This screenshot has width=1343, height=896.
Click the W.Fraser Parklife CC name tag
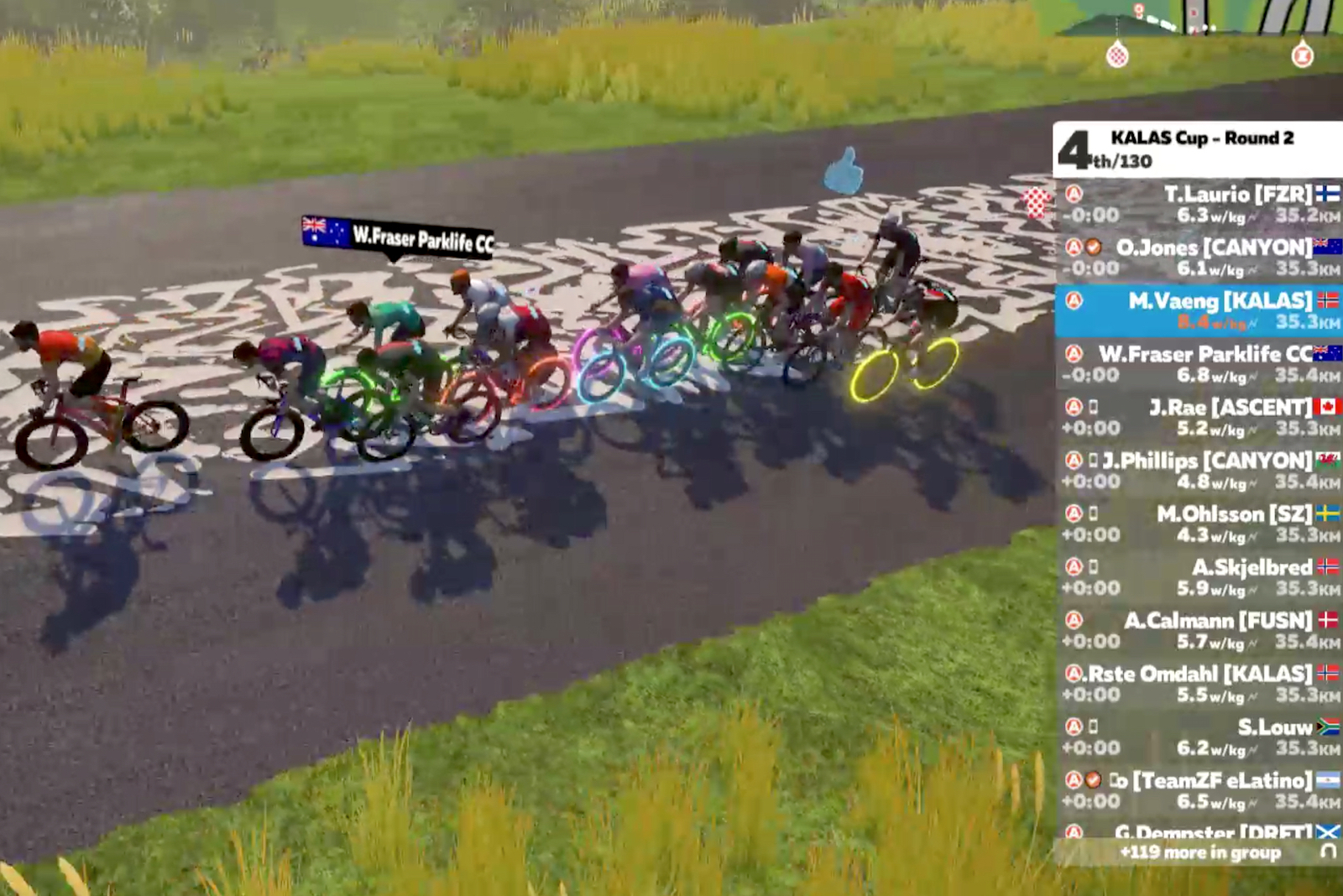[399, 237]
